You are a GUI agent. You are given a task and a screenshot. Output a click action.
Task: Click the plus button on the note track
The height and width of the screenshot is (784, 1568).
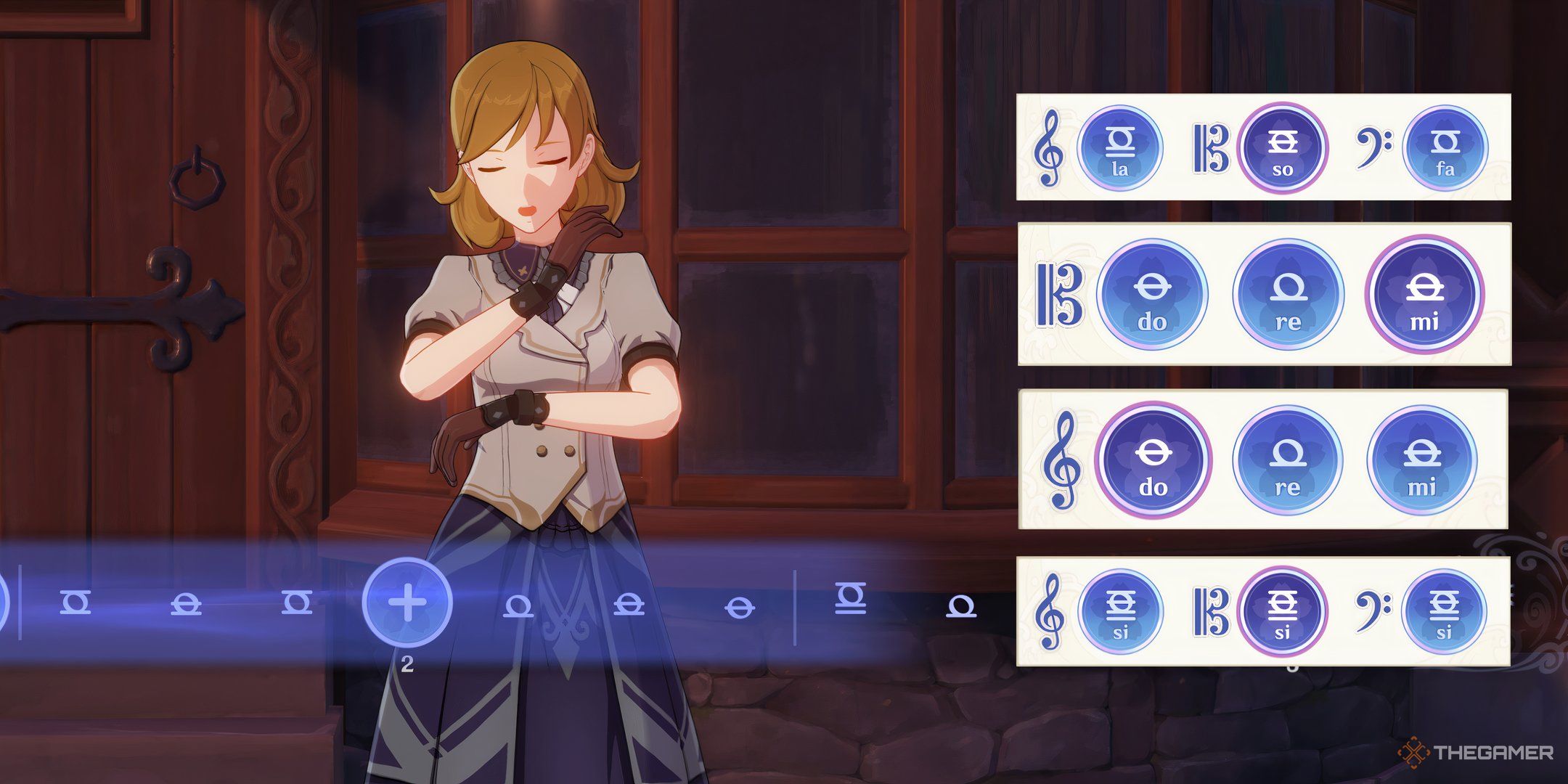pos(407,603)
